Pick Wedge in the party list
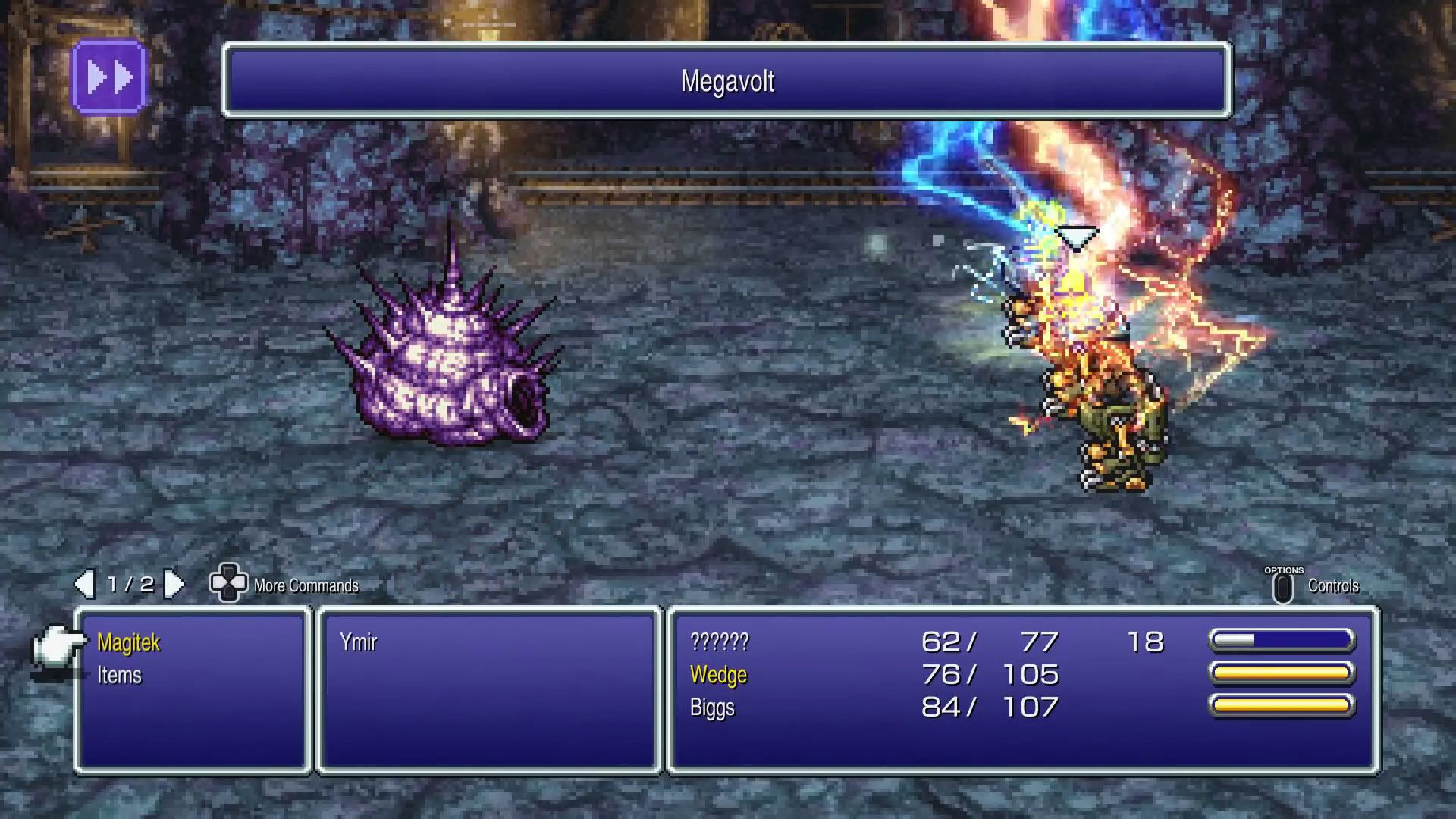Image resolution: width=1456 pixels, height=819 pixels. [x=718, y=675]
